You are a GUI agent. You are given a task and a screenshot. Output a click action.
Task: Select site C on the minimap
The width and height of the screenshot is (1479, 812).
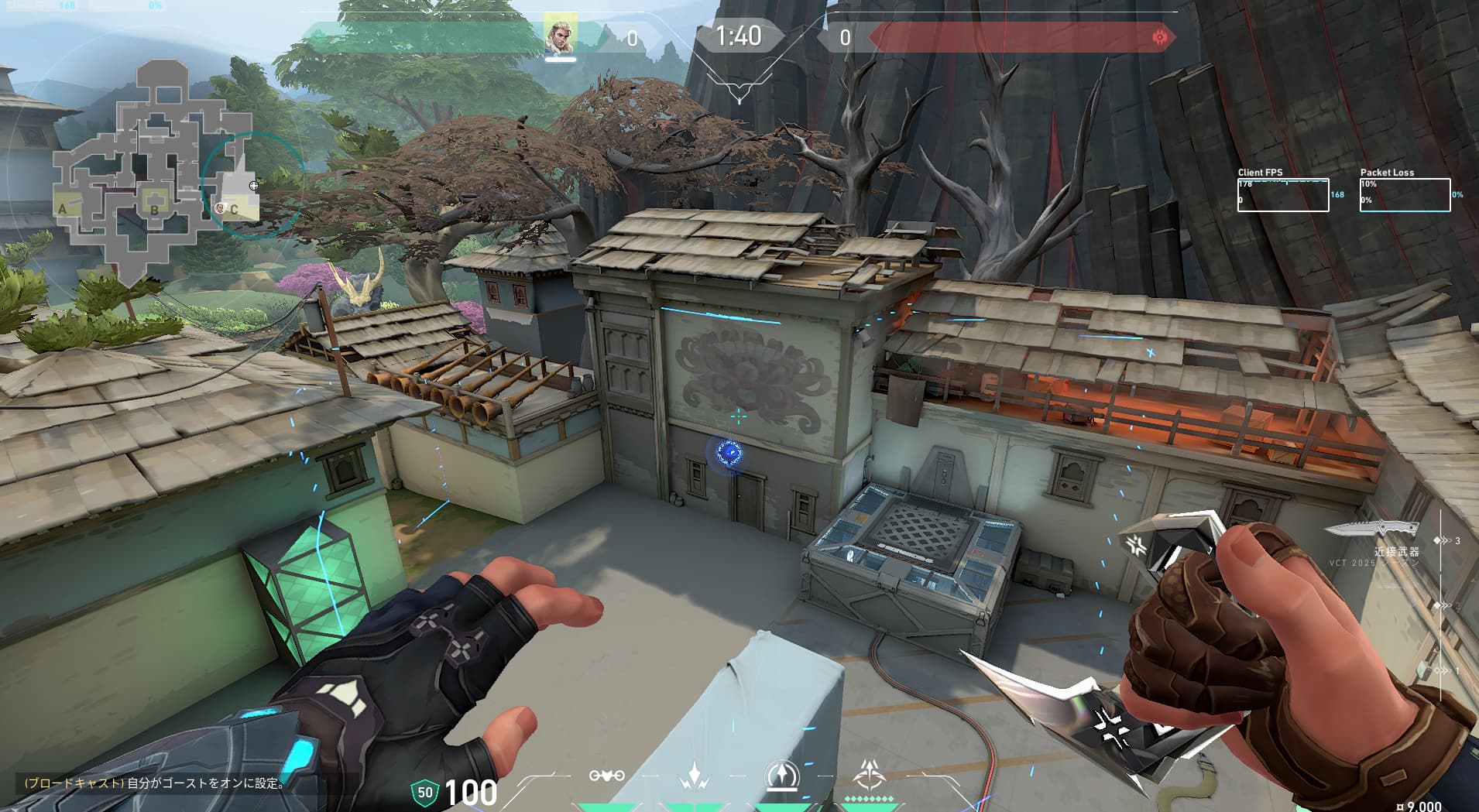[x=233, y=209]
